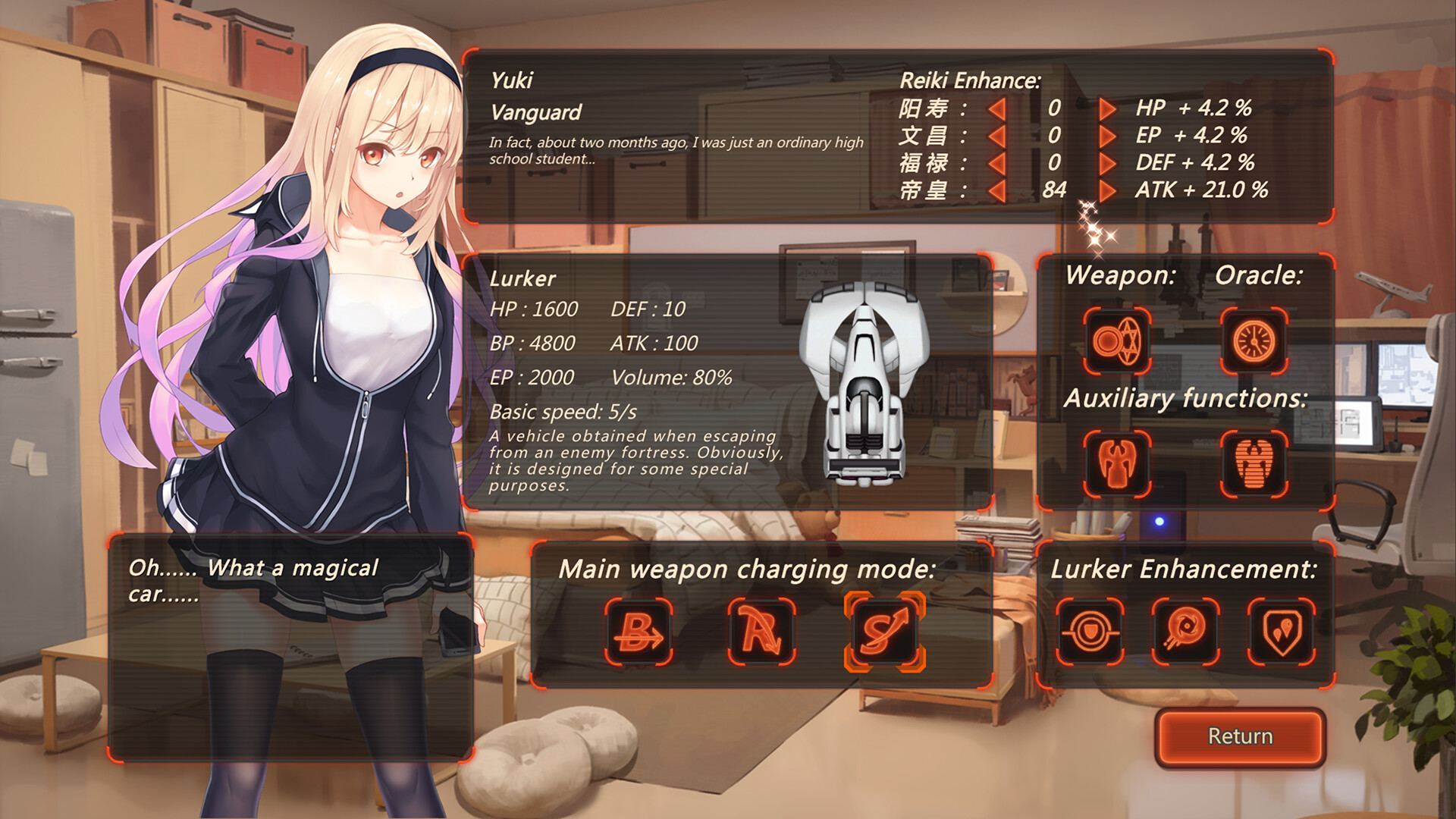Increase 文昌 to boost EP
Image resolution: width=1456 pixels, height=819 pixels.
coord(1107,136)
